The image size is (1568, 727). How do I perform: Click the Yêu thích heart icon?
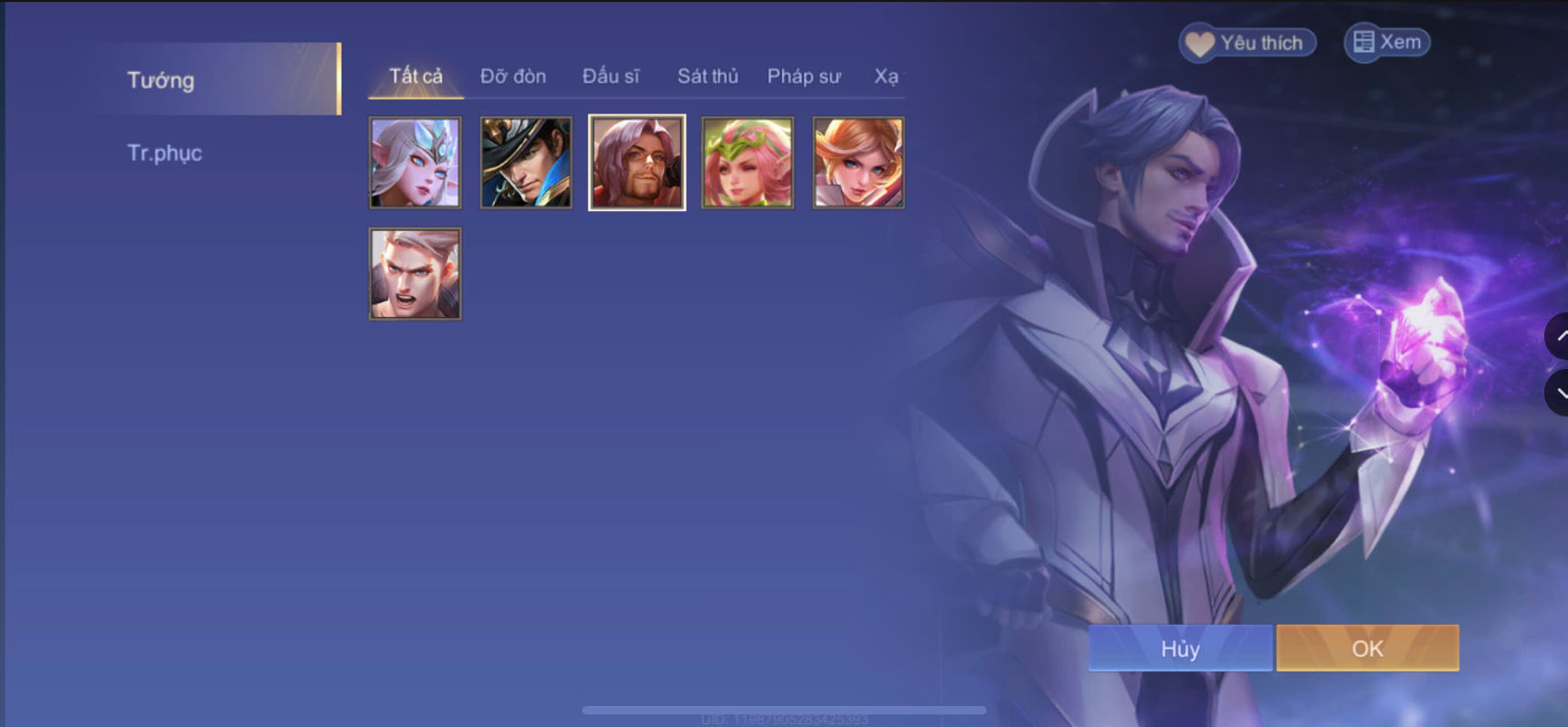tap(1198, 42)
